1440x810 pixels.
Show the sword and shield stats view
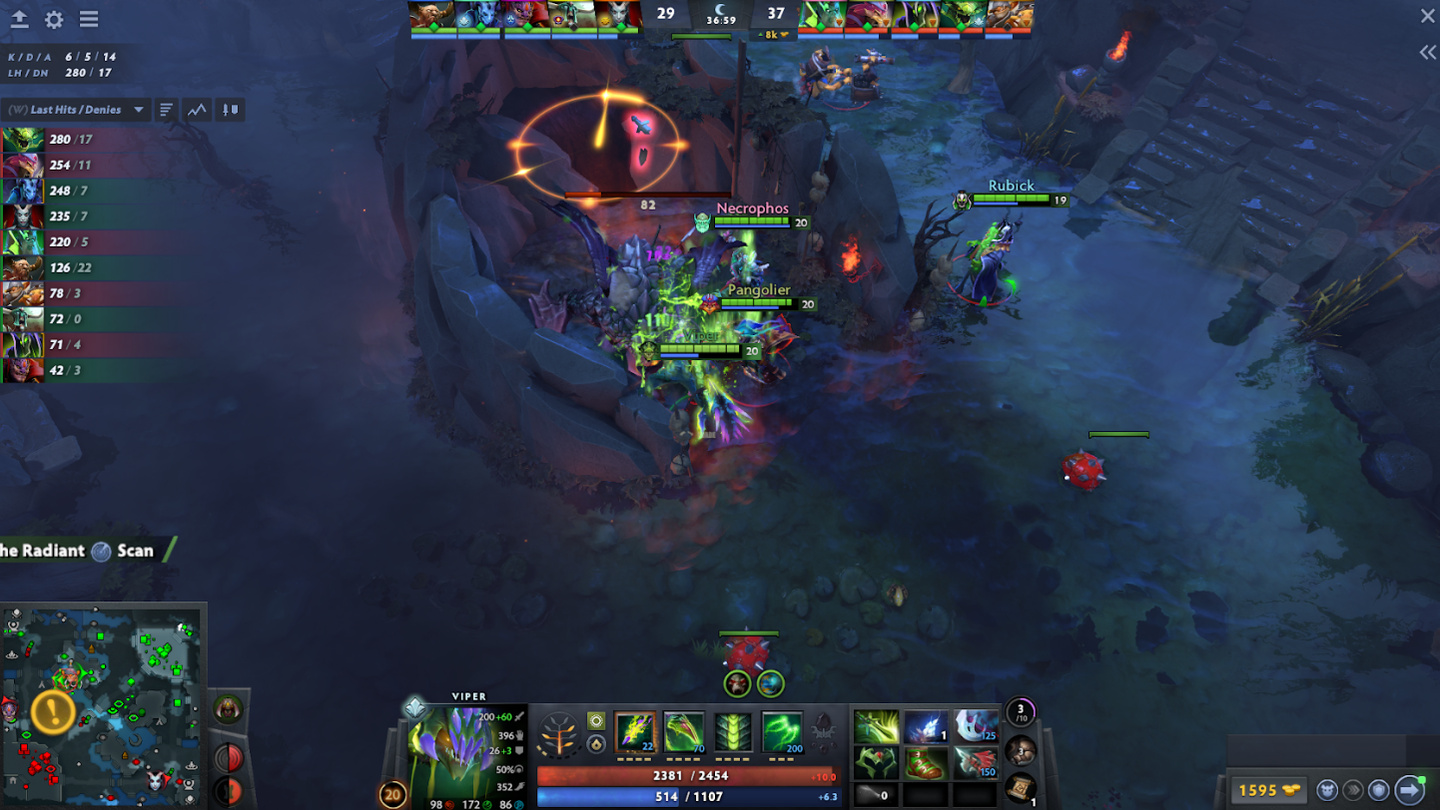point(230,110)
